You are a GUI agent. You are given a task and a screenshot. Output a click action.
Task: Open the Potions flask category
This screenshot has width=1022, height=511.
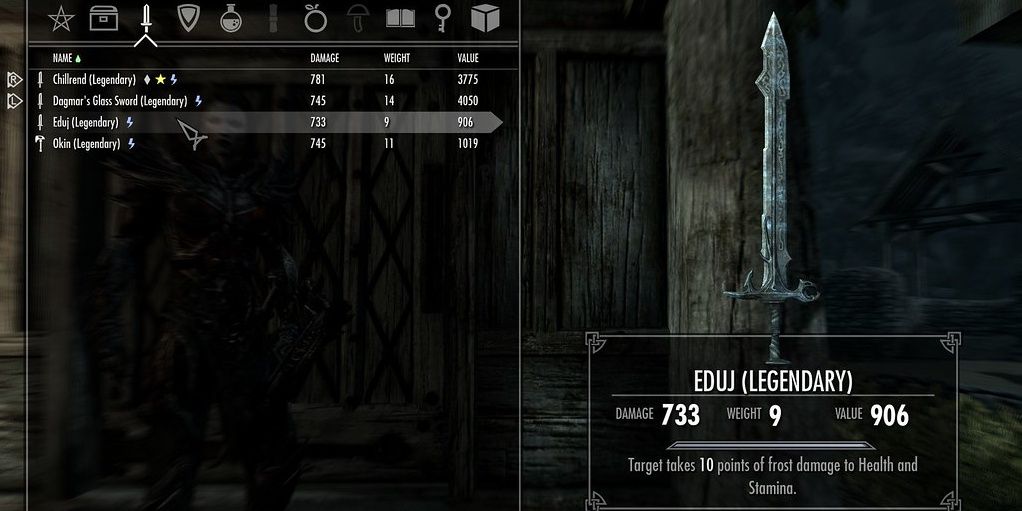pos(230,18)
